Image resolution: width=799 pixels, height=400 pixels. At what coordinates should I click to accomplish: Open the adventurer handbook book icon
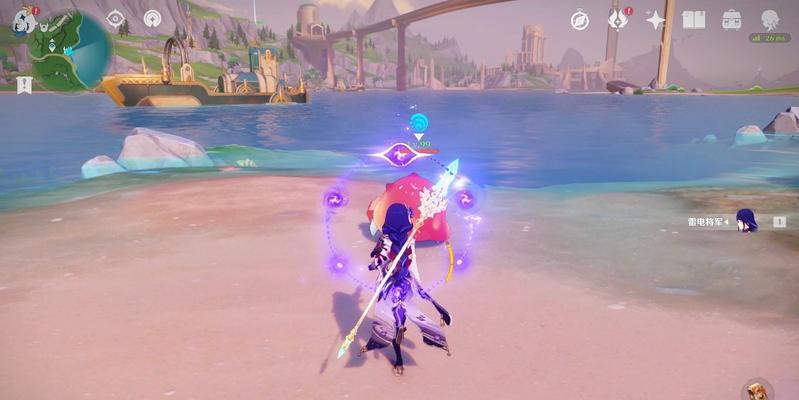pyautogui.click(x=694, y=20)
